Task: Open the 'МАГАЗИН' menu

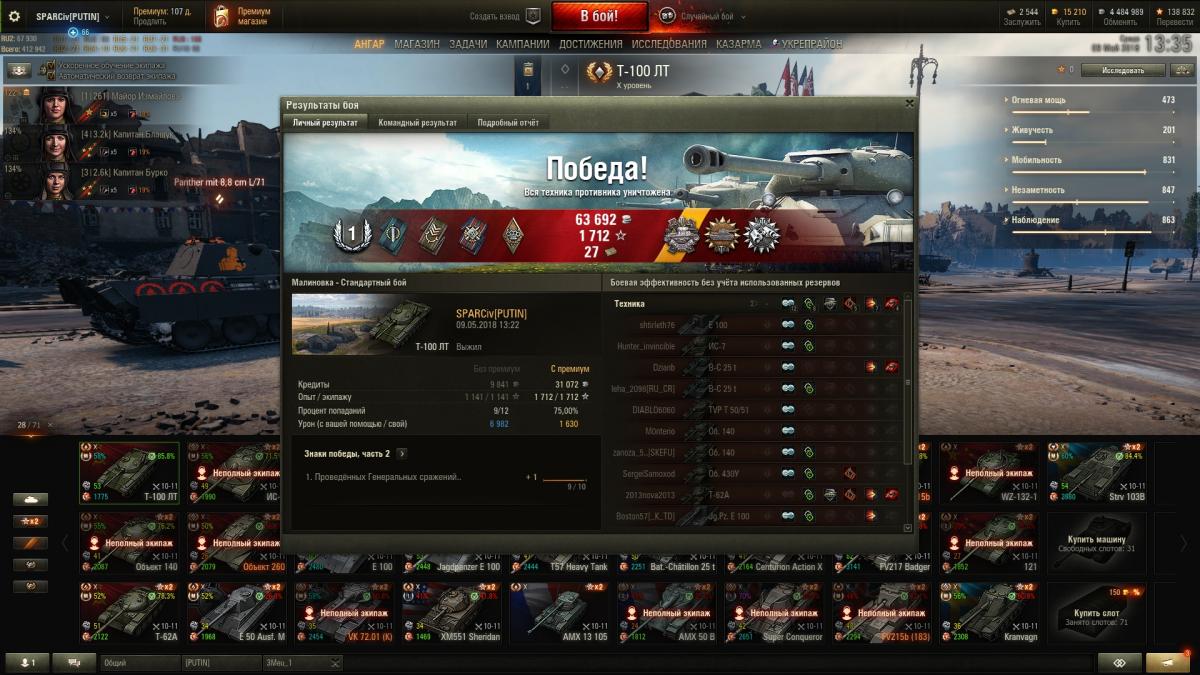Action: [x=416, y=44]
